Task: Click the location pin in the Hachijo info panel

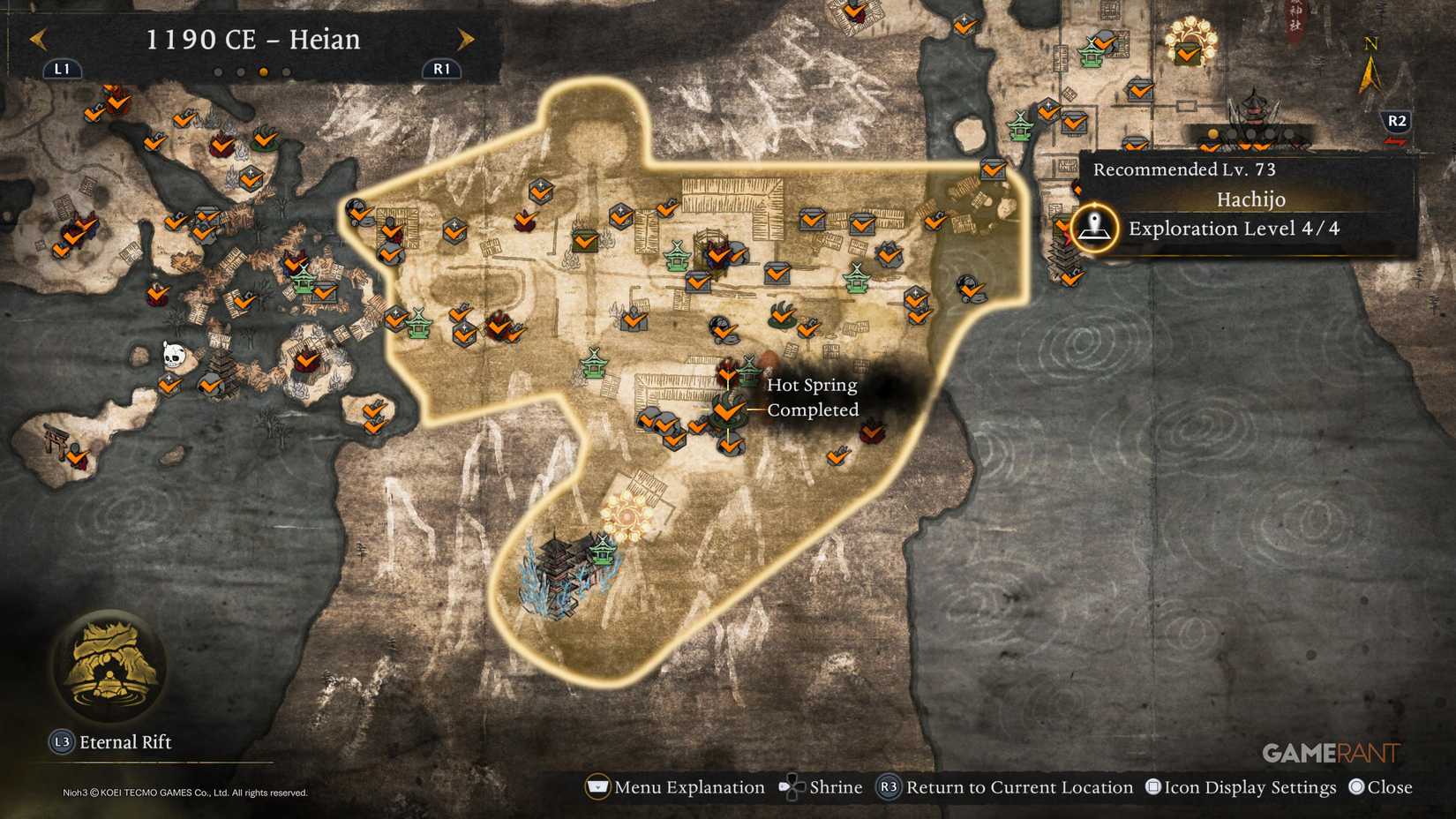Action: click(1095, 225)
